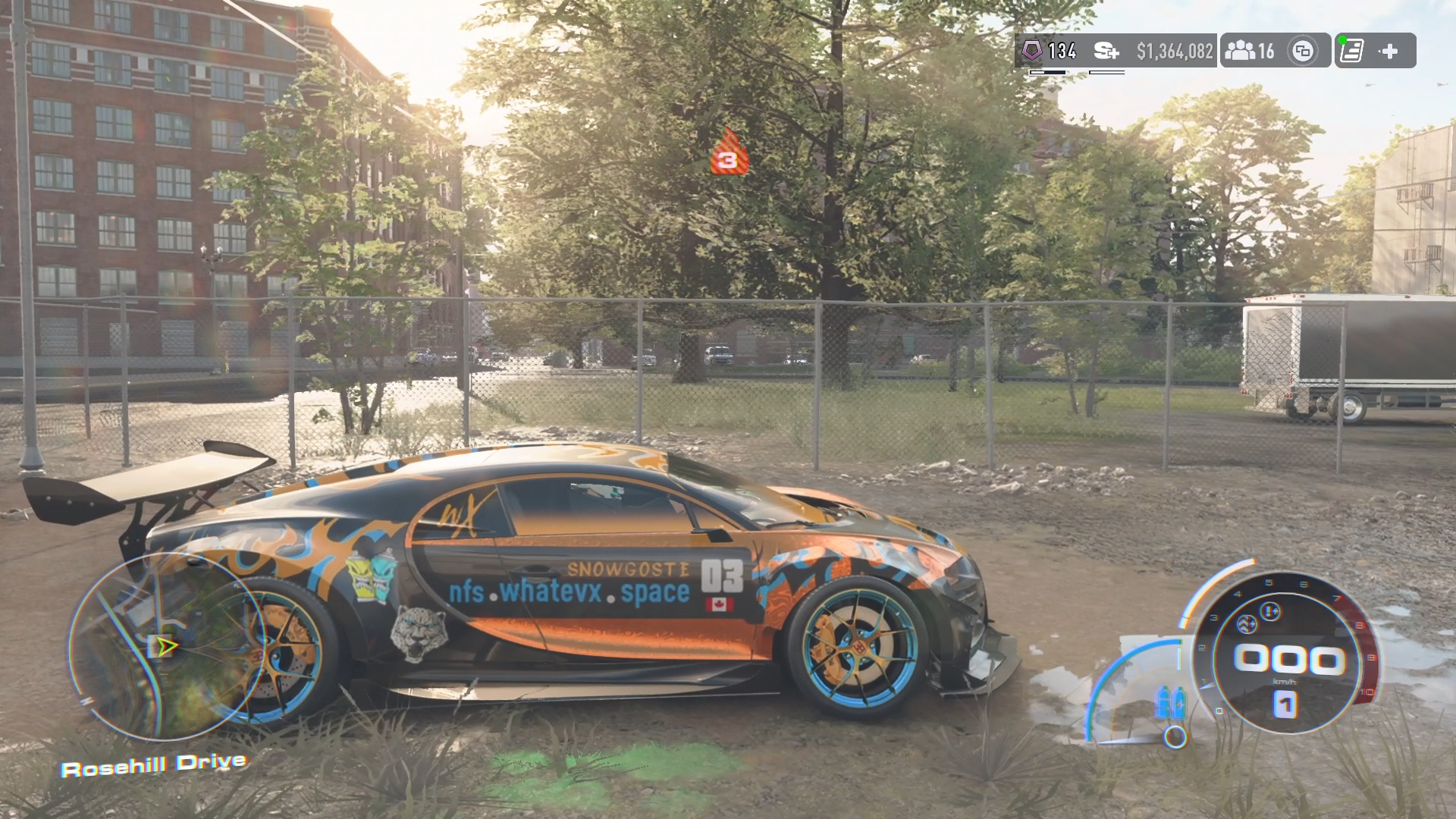Open the circular minimap

tap(166, 646)
